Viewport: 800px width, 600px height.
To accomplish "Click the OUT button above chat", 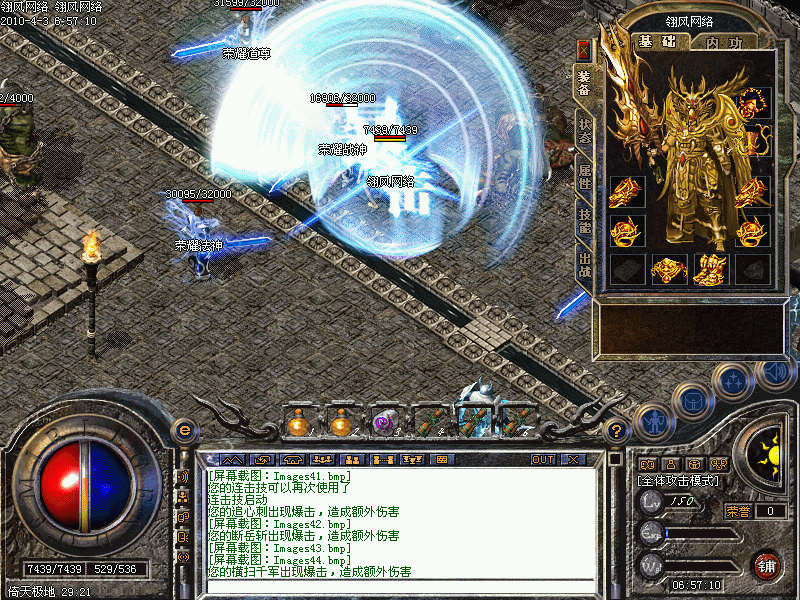I will 542,459.
